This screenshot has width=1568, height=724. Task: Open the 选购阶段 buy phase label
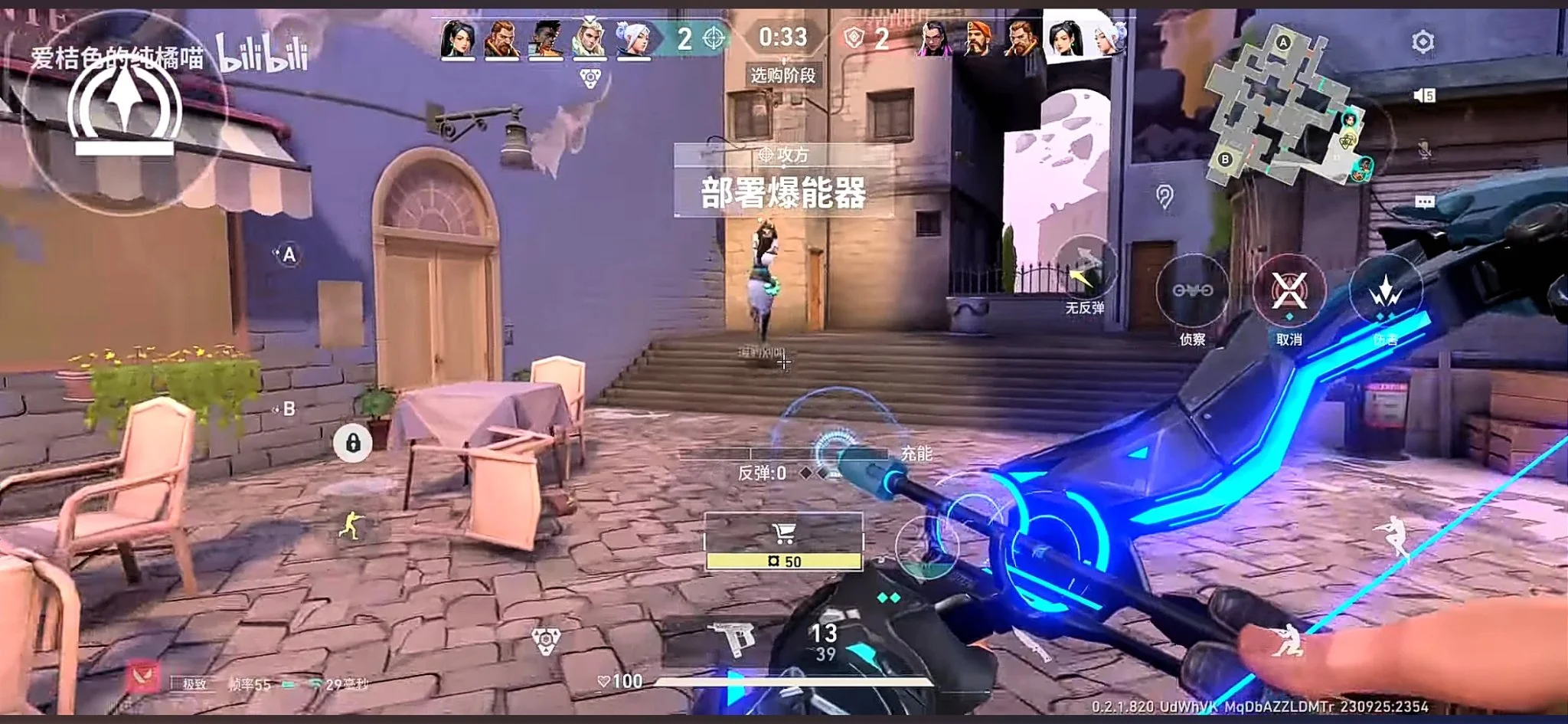[782, 77]
